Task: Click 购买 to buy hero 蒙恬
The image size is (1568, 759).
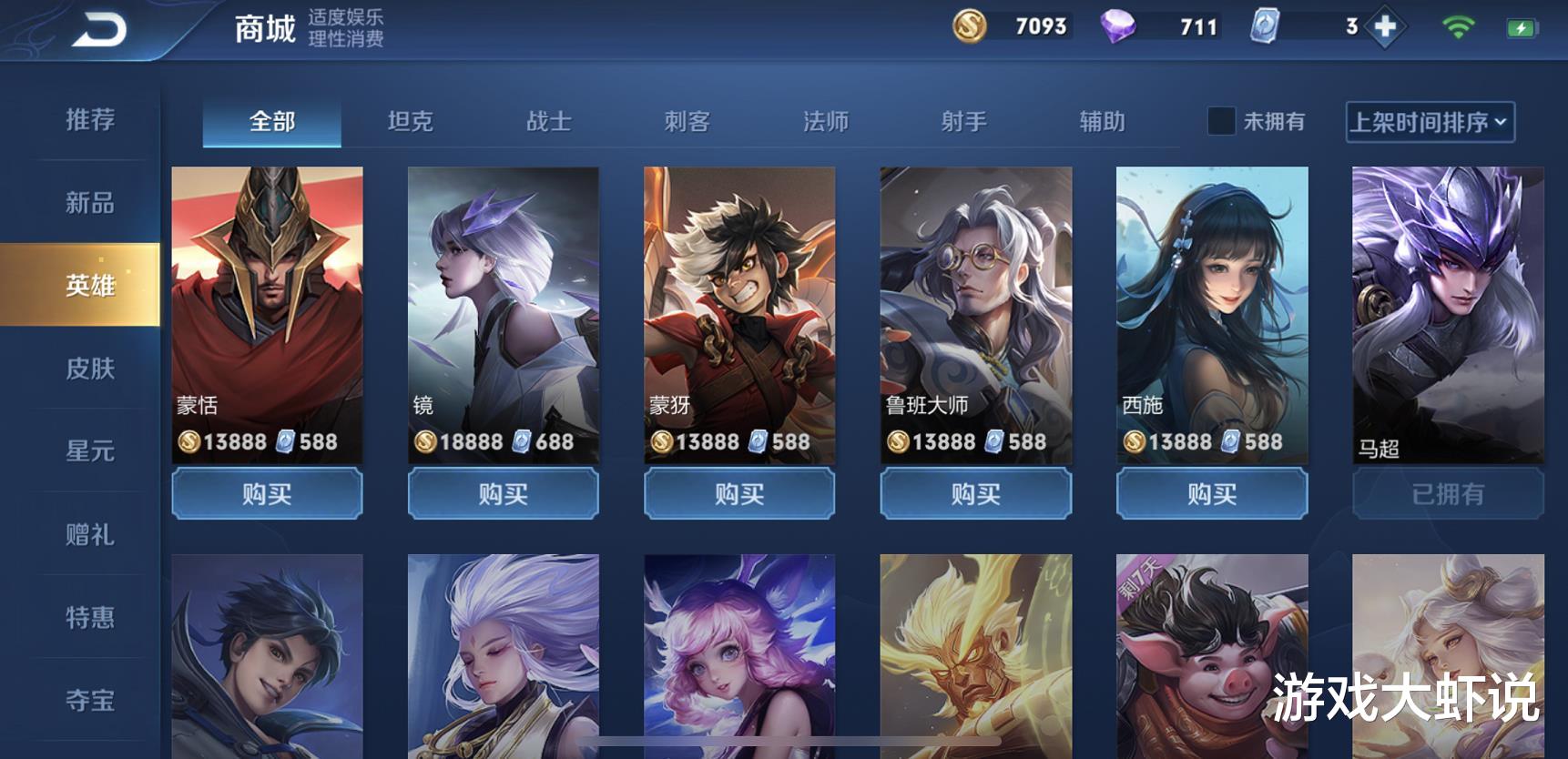Action: pyautogui.click(x=266, y=493)
